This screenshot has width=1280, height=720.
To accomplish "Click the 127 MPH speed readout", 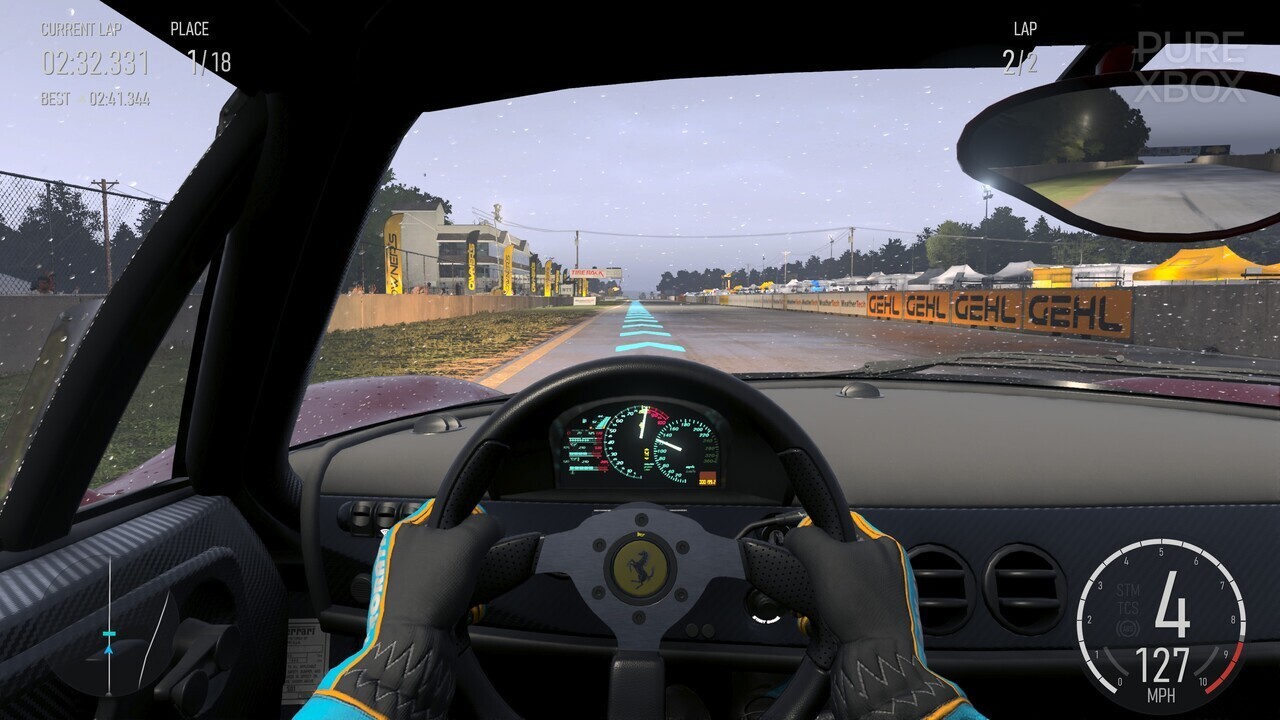I will 1162,668.
